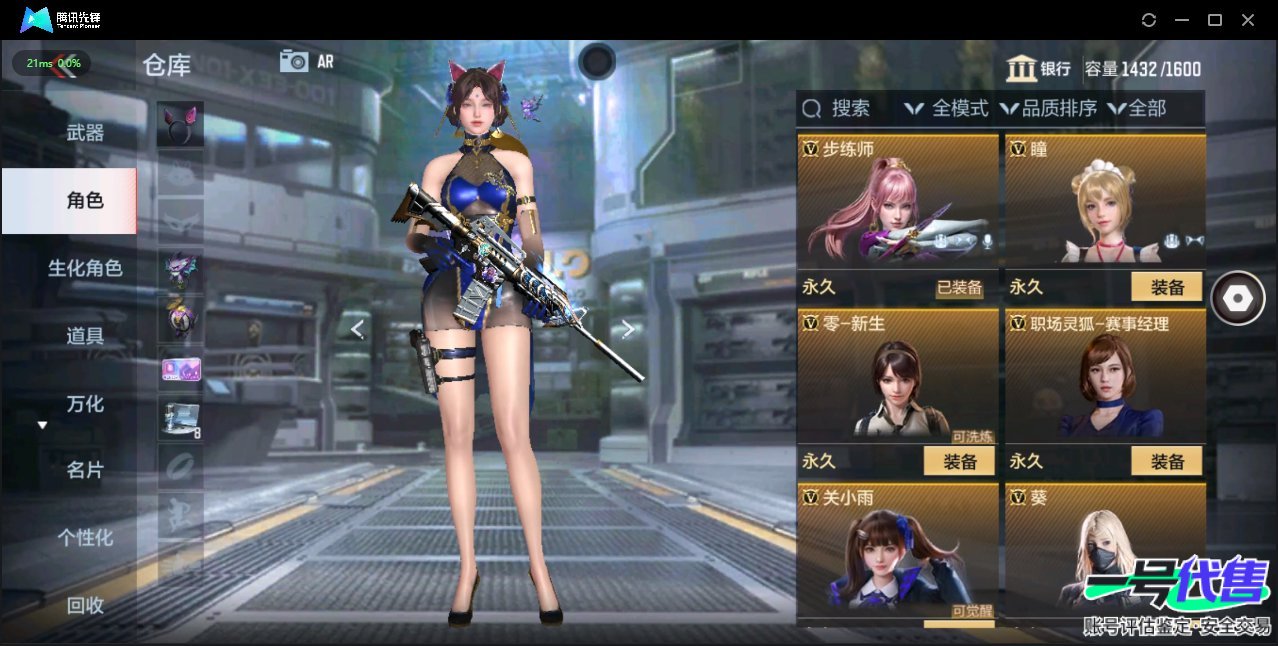This screenshot has width=1278, height=646.
Task: Equip the 零-新生 character
Action: pyautogui.click(x=959, y=461)
